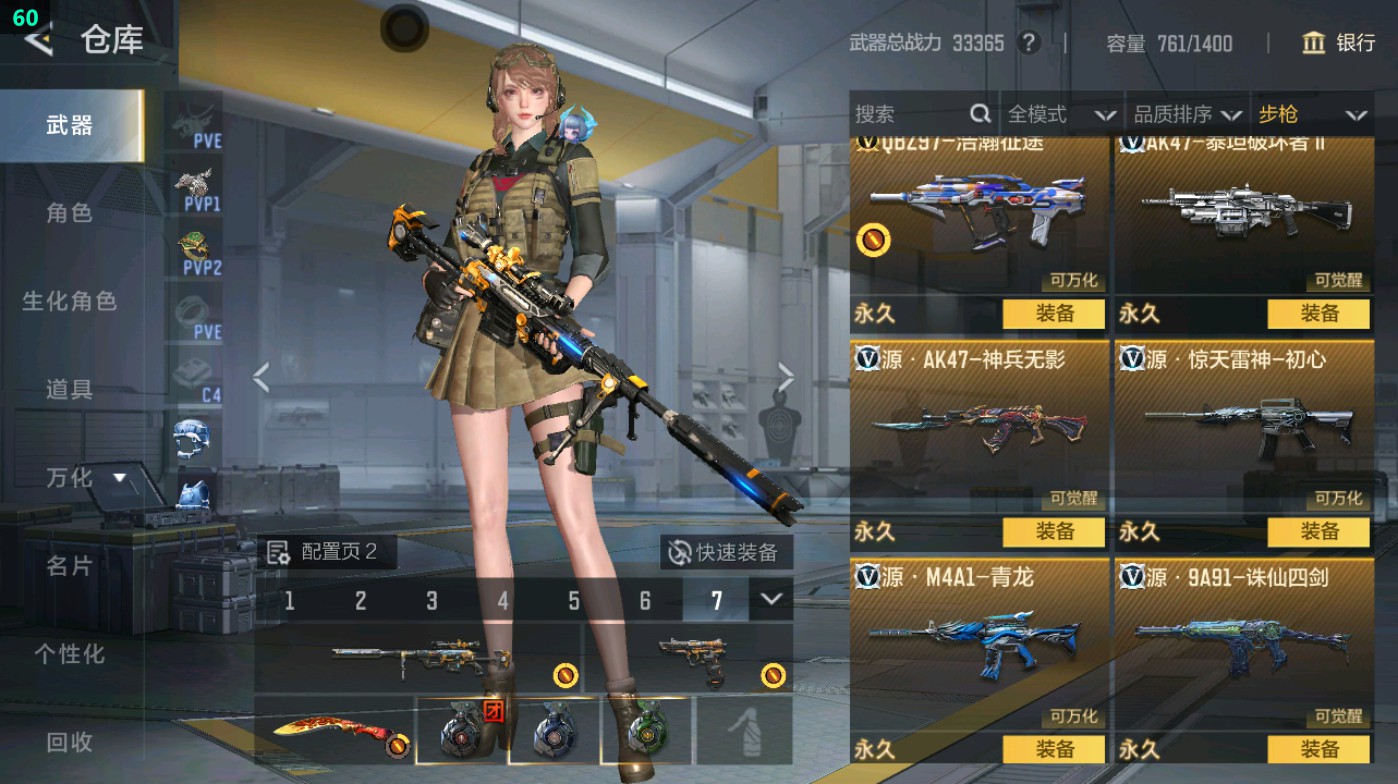Open the 回收 section
This screenshot has height=784, width=1398.
pos(69,742)
